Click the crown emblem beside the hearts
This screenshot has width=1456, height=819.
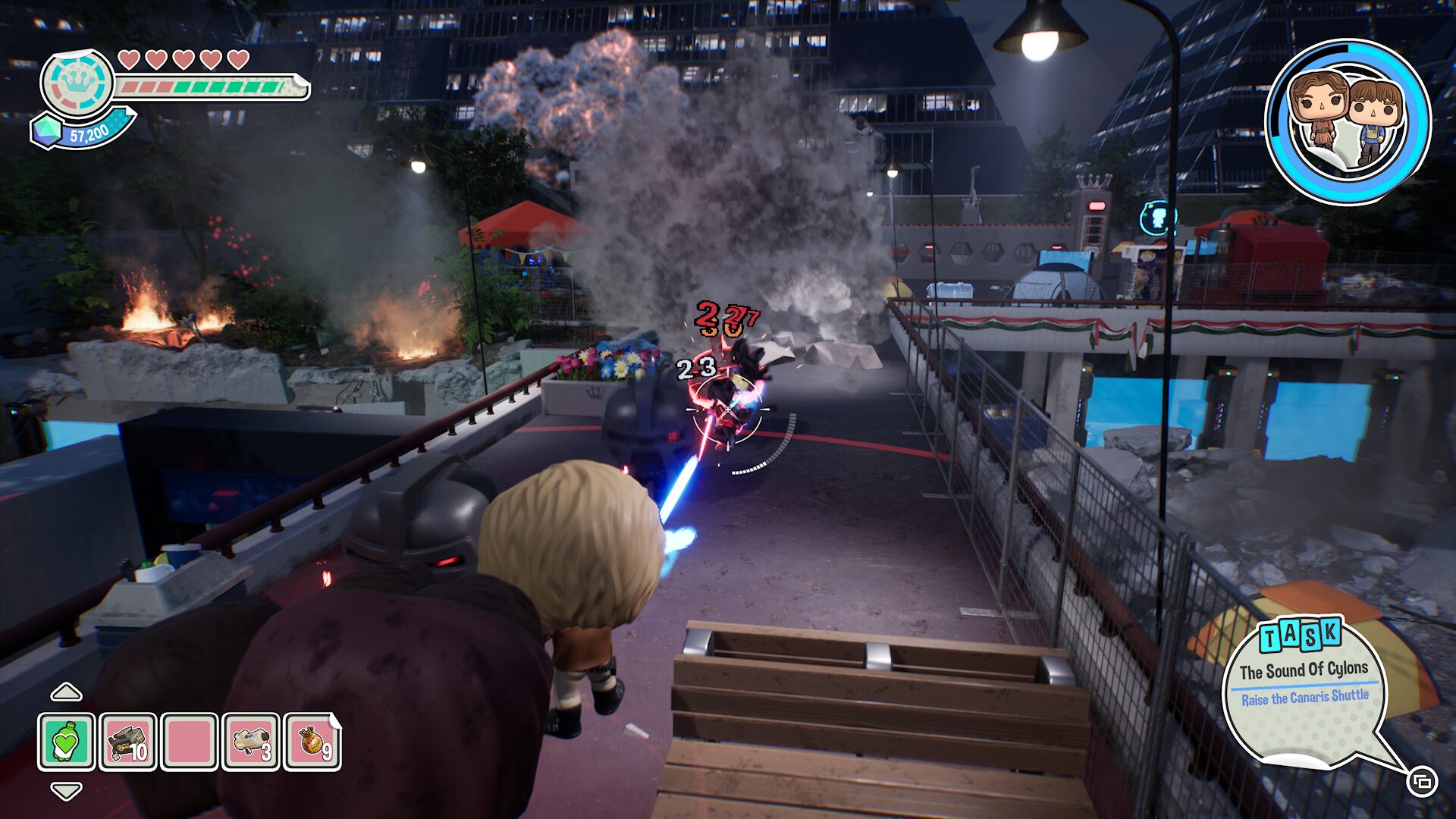[77, 82]
